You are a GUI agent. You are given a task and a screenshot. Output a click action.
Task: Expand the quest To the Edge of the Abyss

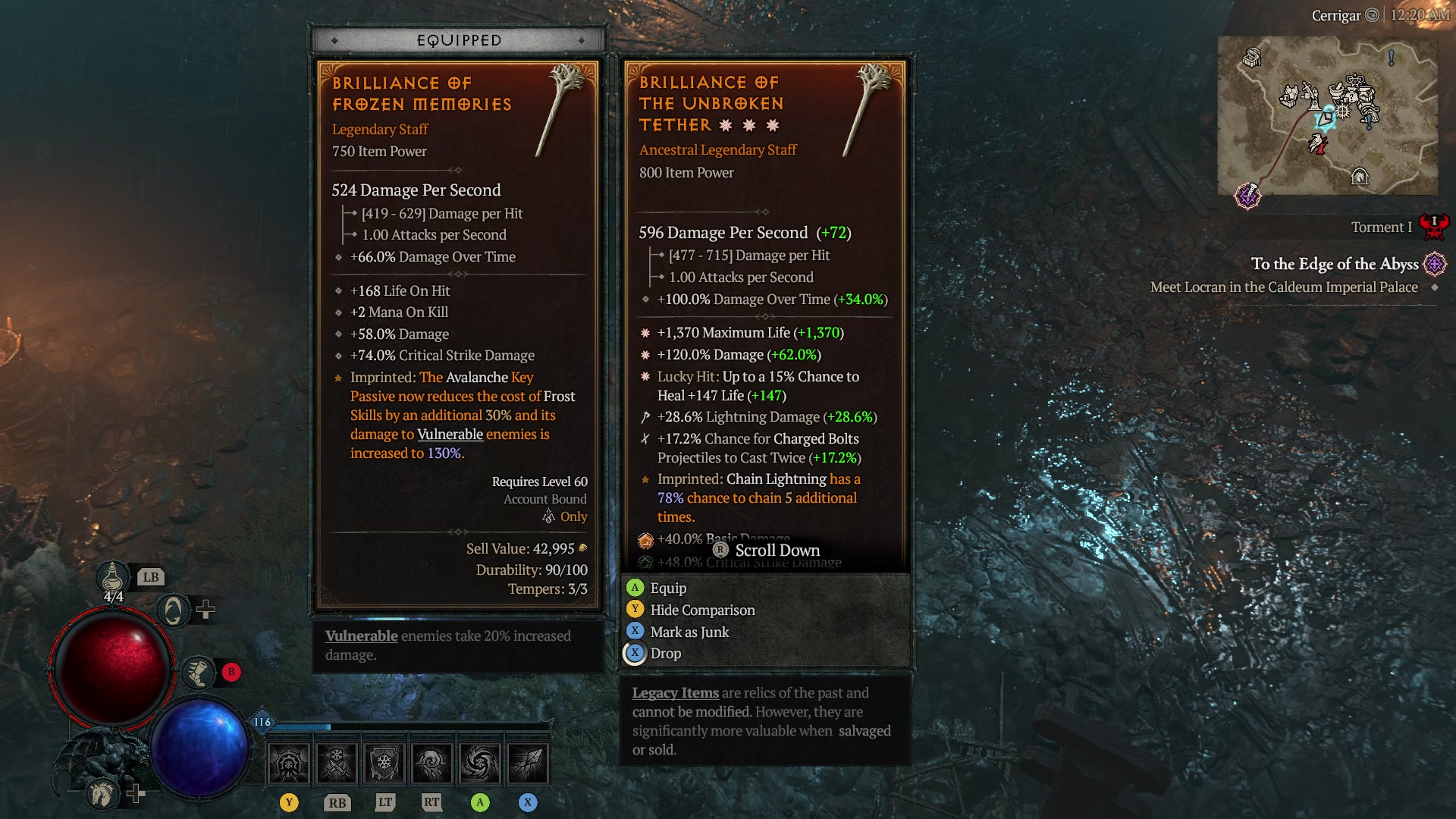coord(1337,265)
